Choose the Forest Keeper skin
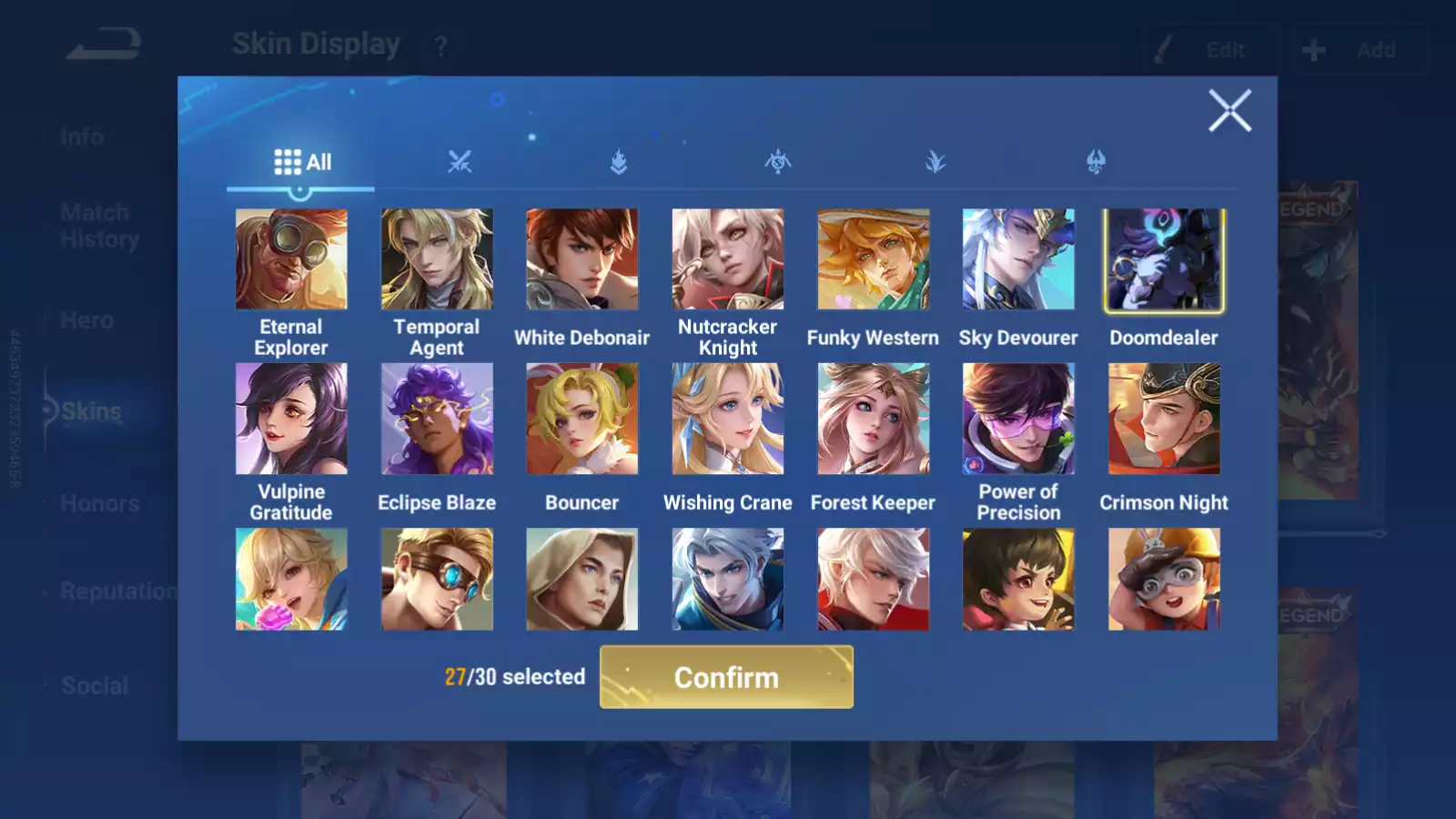 [874, 419]
